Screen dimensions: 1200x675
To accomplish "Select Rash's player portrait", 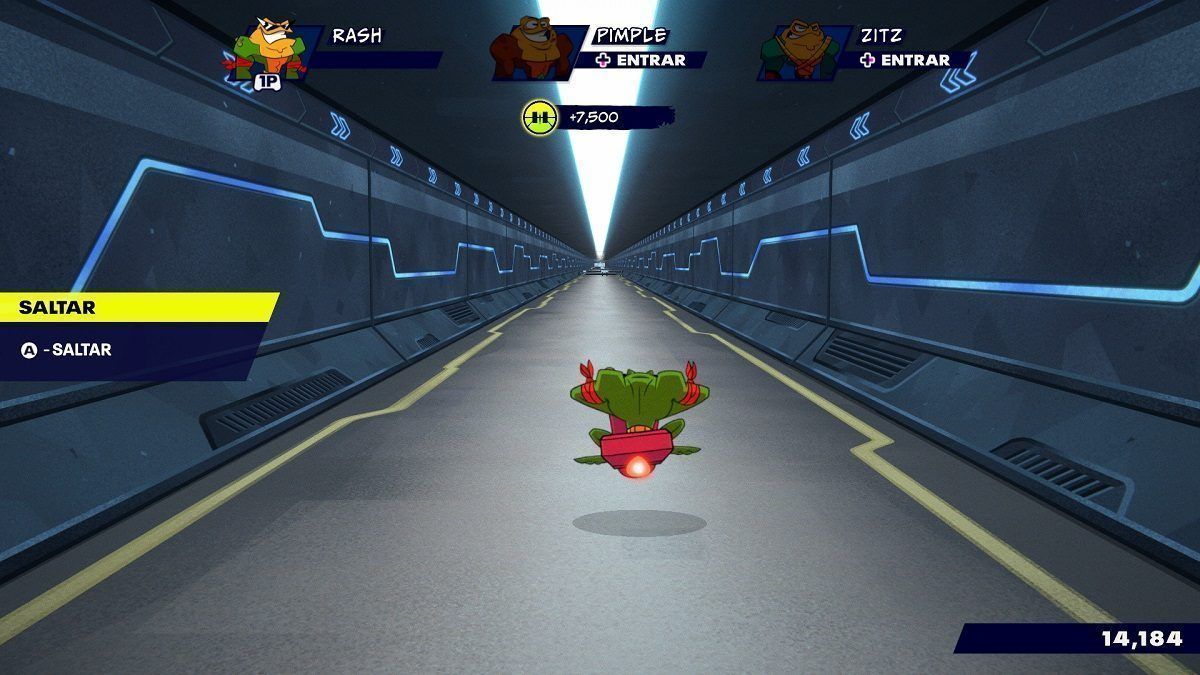I will point(266,48).
